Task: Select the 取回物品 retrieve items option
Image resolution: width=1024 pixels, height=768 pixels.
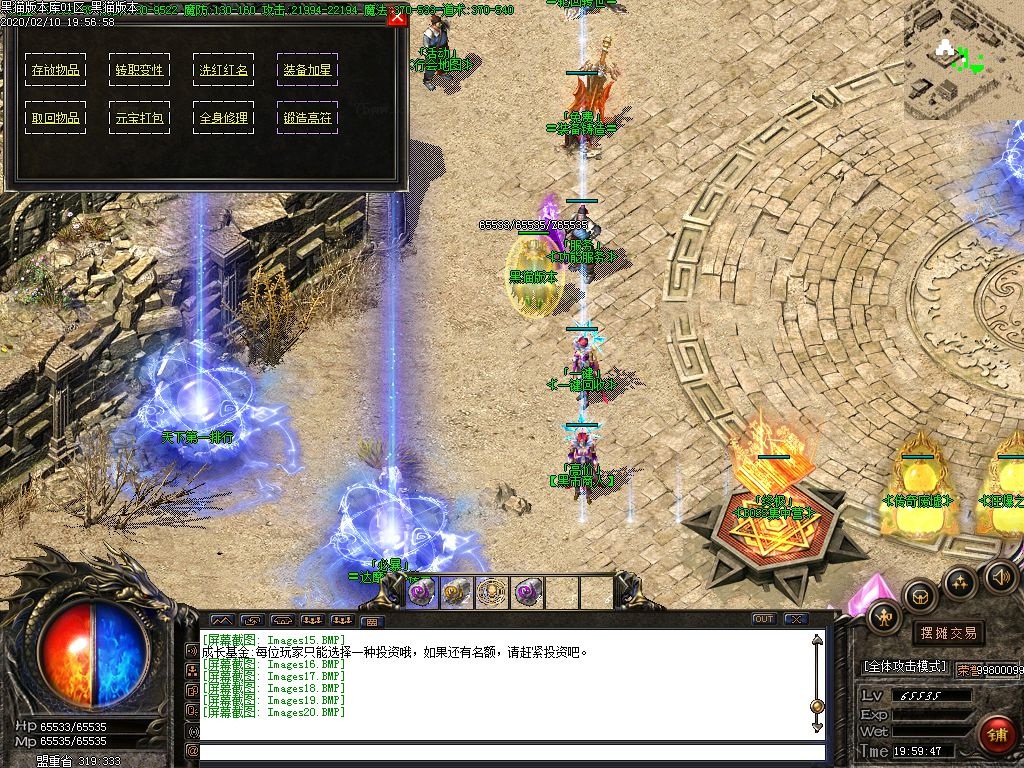Action: pos(55,117)
